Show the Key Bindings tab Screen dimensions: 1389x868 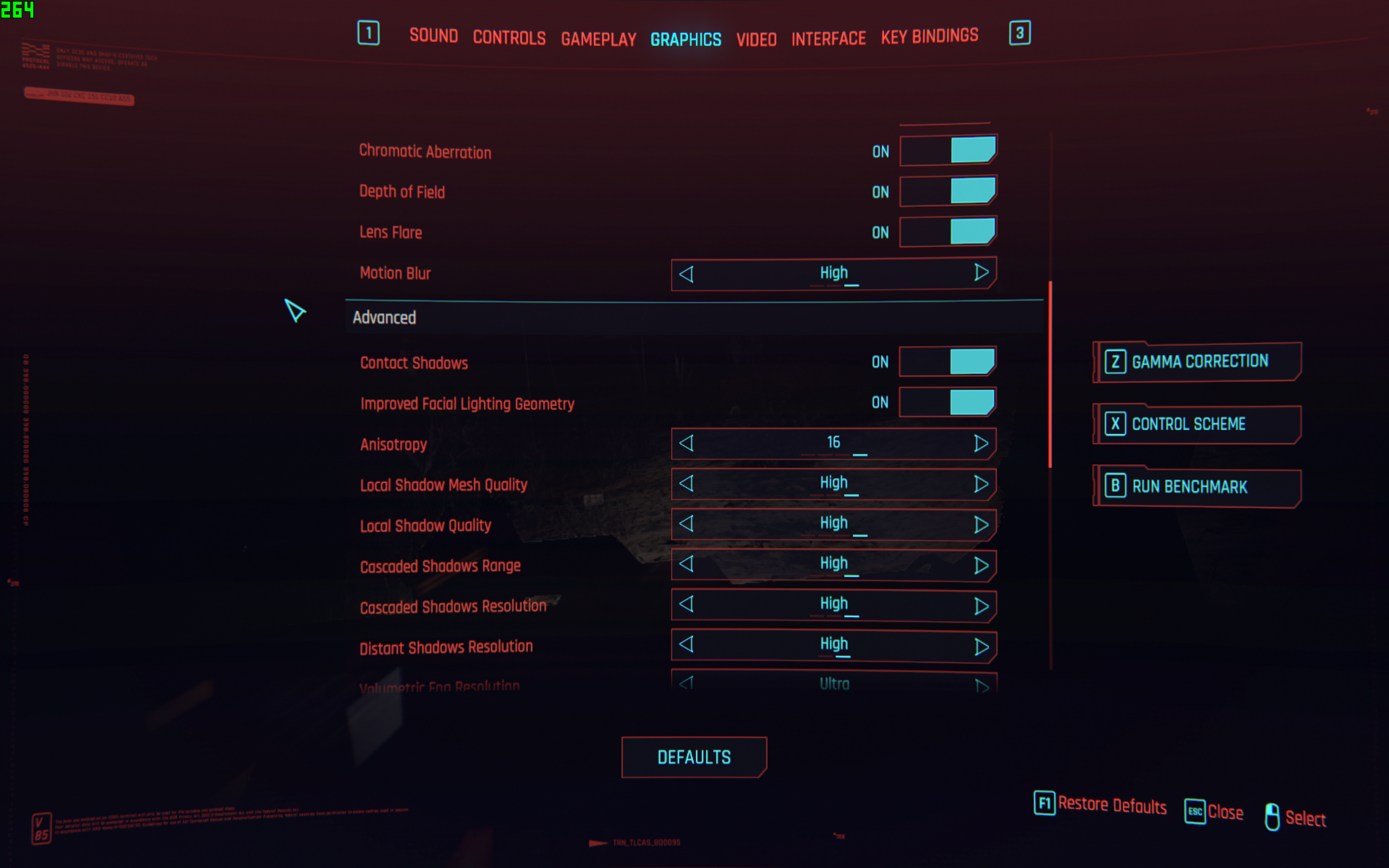click(x=929, y=36)
